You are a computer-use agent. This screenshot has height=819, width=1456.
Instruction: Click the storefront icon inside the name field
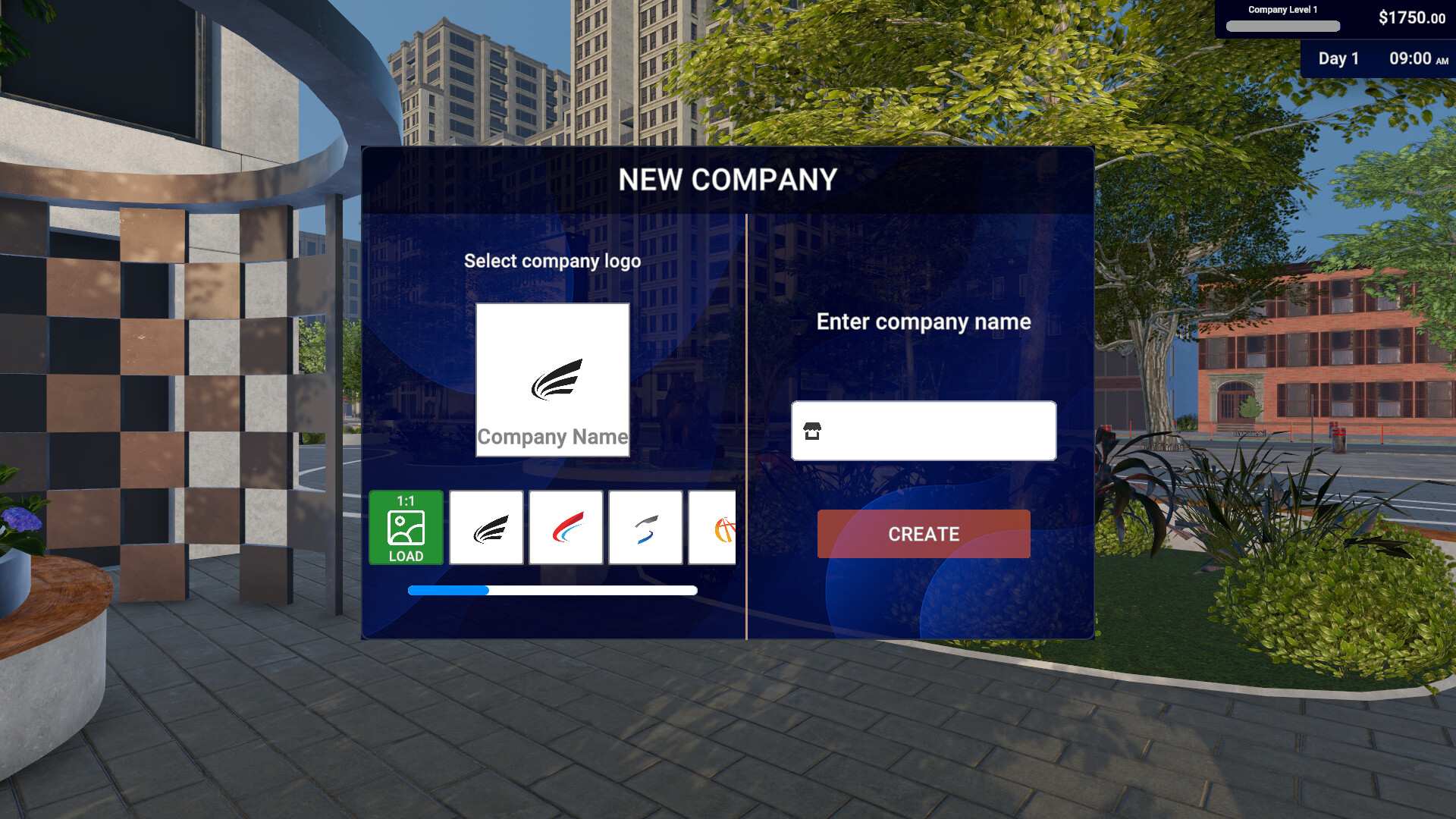click(x=814, y=431)
